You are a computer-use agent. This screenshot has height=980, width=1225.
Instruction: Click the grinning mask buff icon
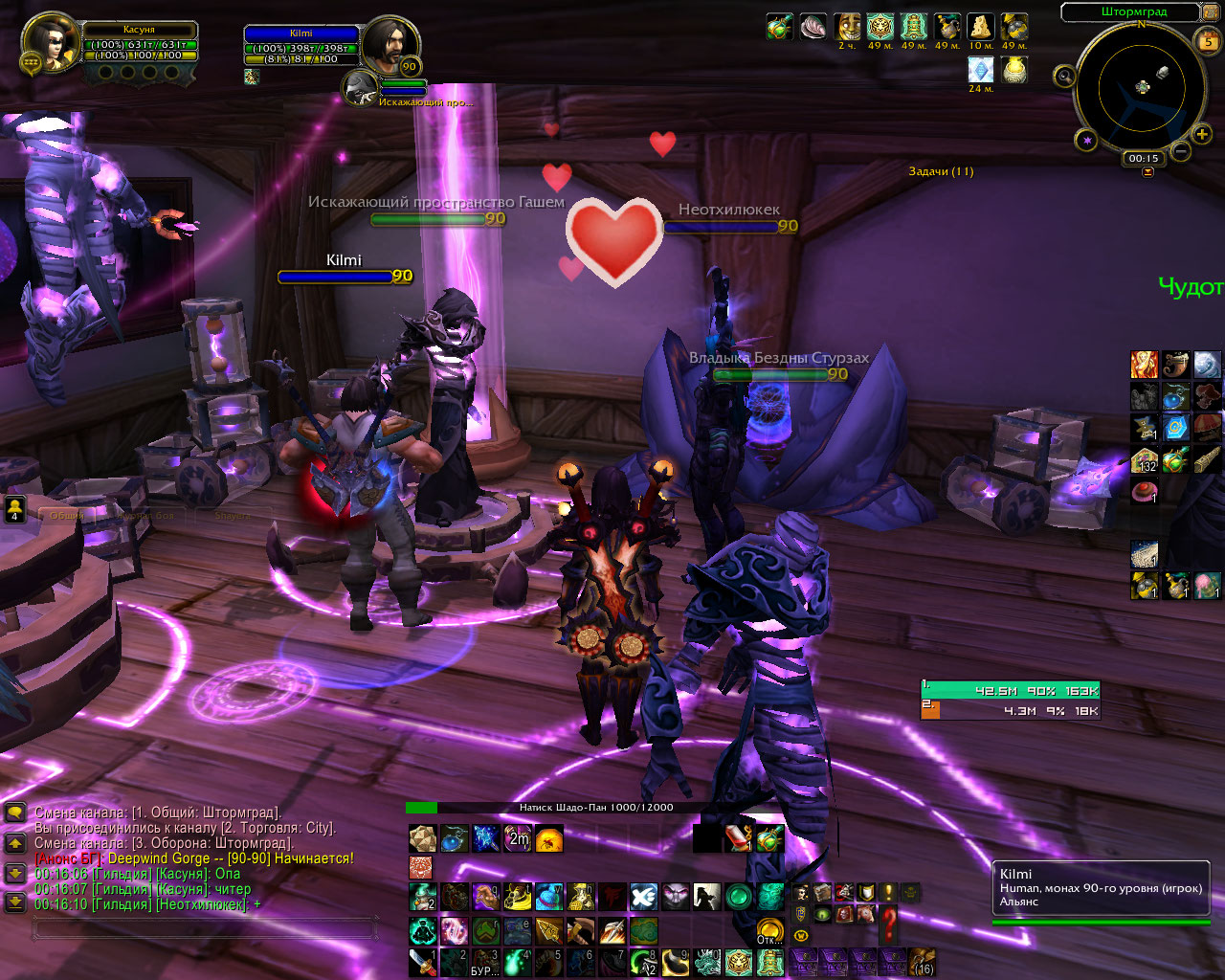(848, 27)
